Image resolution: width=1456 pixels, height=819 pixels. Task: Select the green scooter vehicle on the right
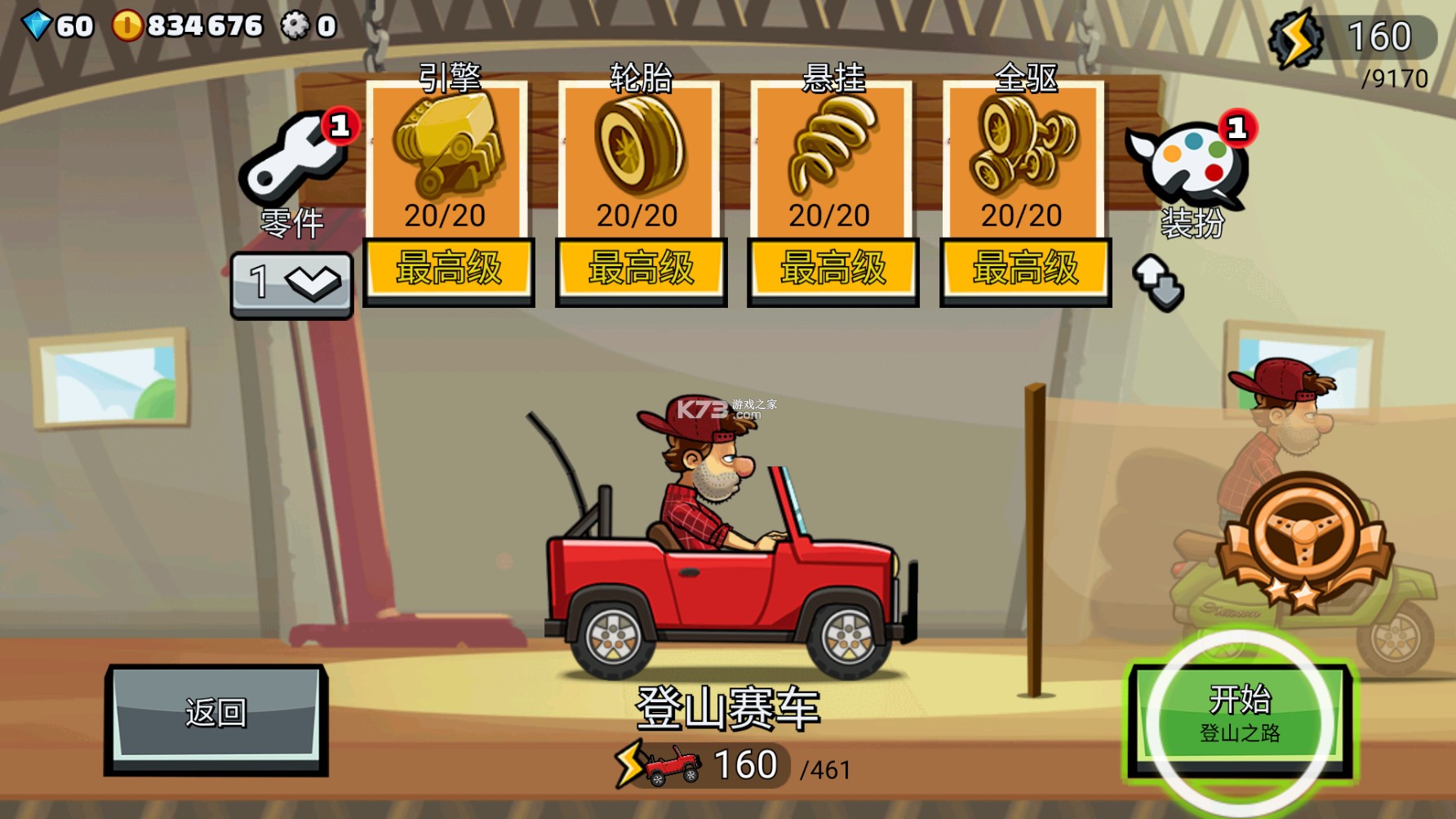(1387, 621)
